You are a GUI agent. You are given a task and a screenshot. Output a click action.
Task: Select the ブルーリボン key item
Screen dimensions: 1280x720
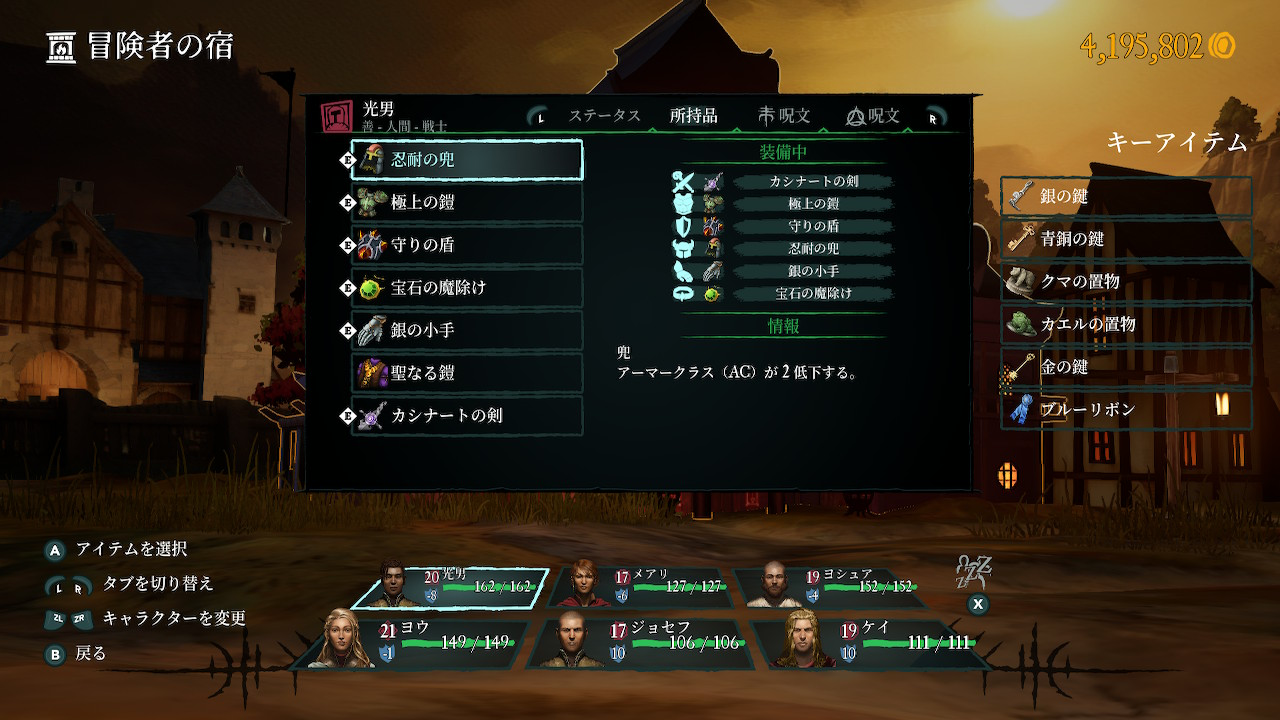point(1126,410)
